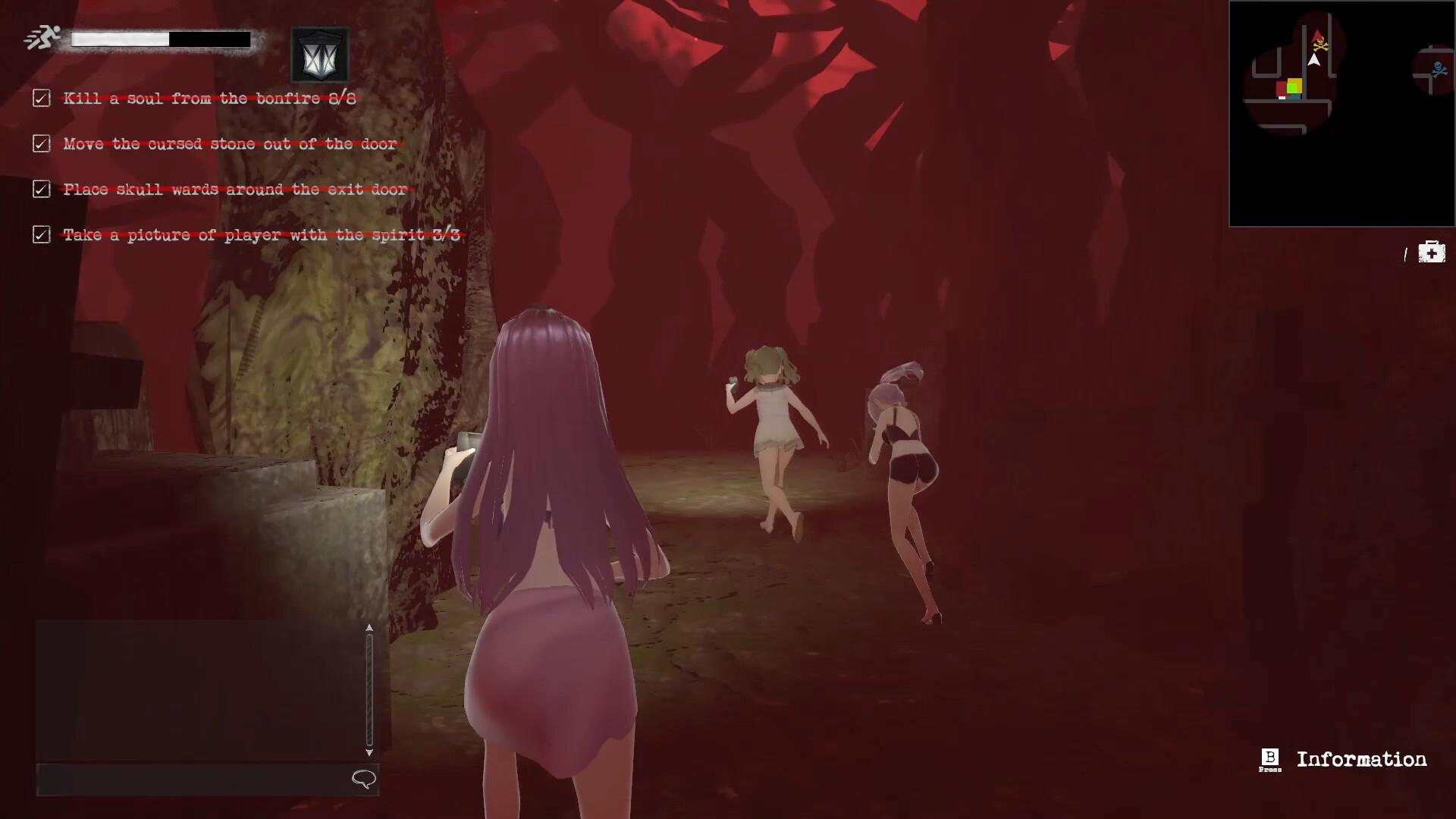Open the Information screen
This screenshot has width=1456, height=819.
1361,758
